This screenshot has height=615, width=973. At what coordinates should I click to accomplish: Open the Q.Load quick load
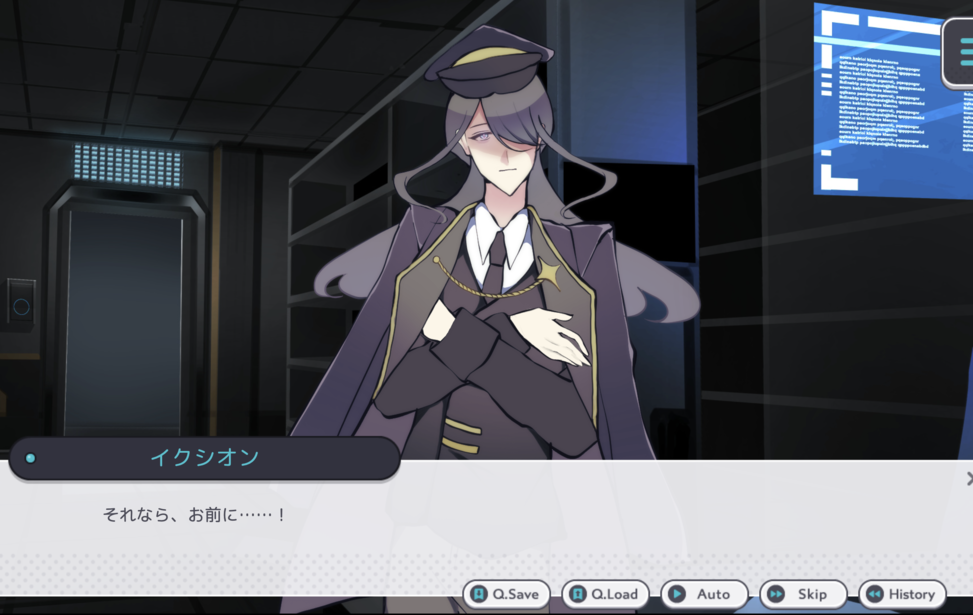(x=605, y=594)
